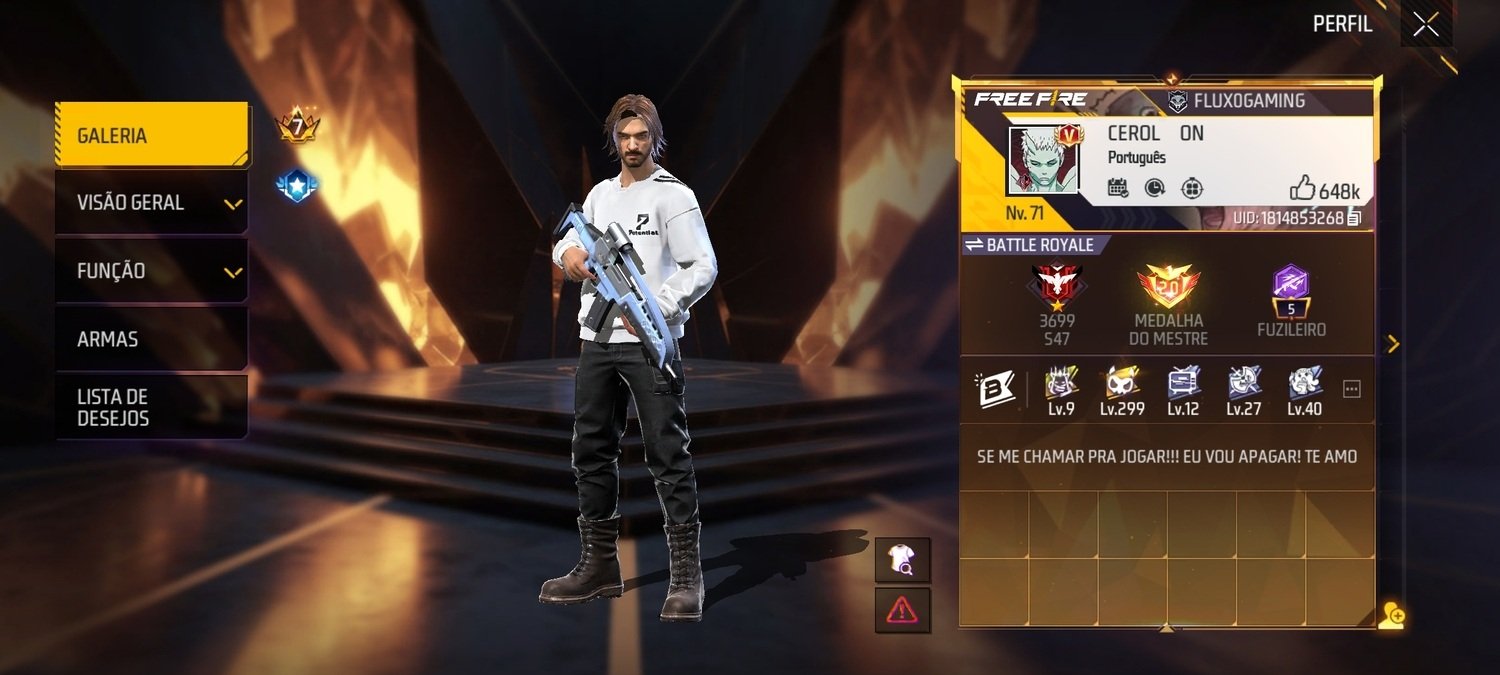The image size is (1500, 675).
Task: Copy the player UID
Action: 1354,218
